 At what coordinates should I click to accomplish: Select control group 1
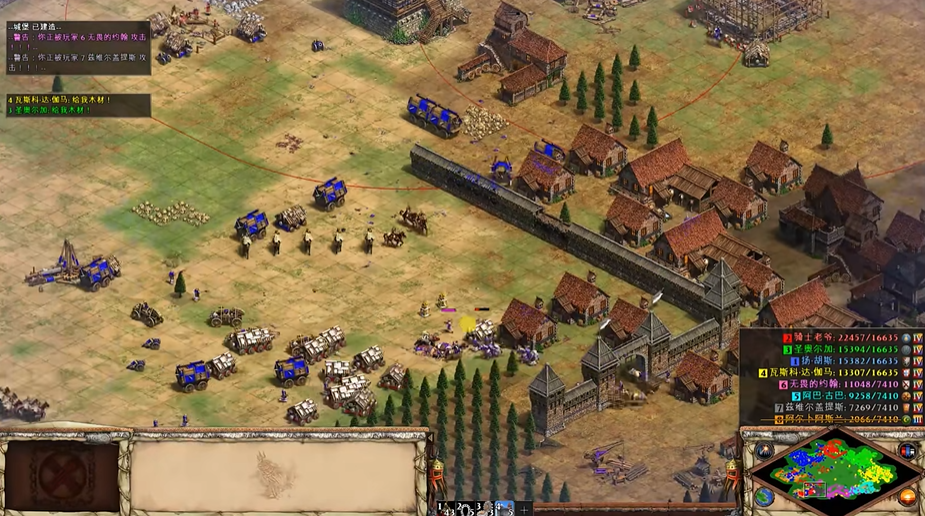[x=444, y=508]
